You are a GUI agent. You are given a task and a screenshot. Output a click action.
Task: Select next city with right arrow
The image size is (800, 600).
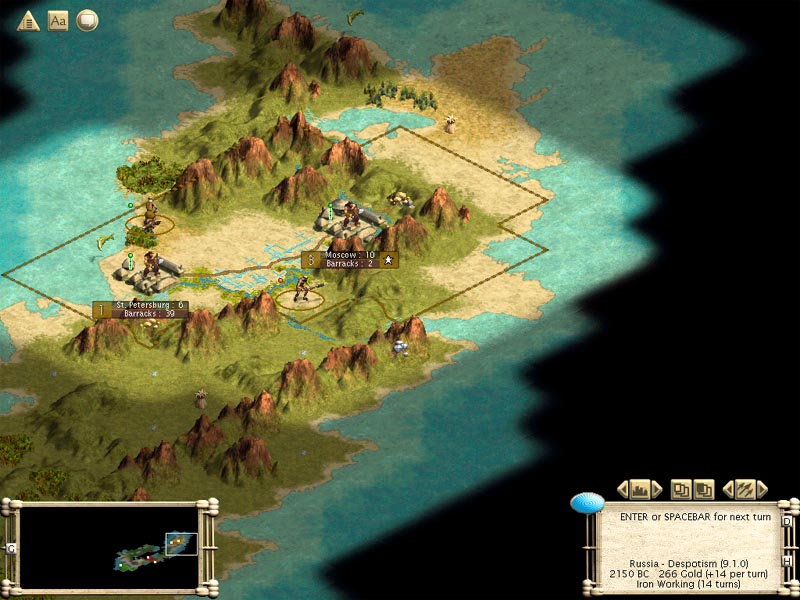click(x=657, y=489)
